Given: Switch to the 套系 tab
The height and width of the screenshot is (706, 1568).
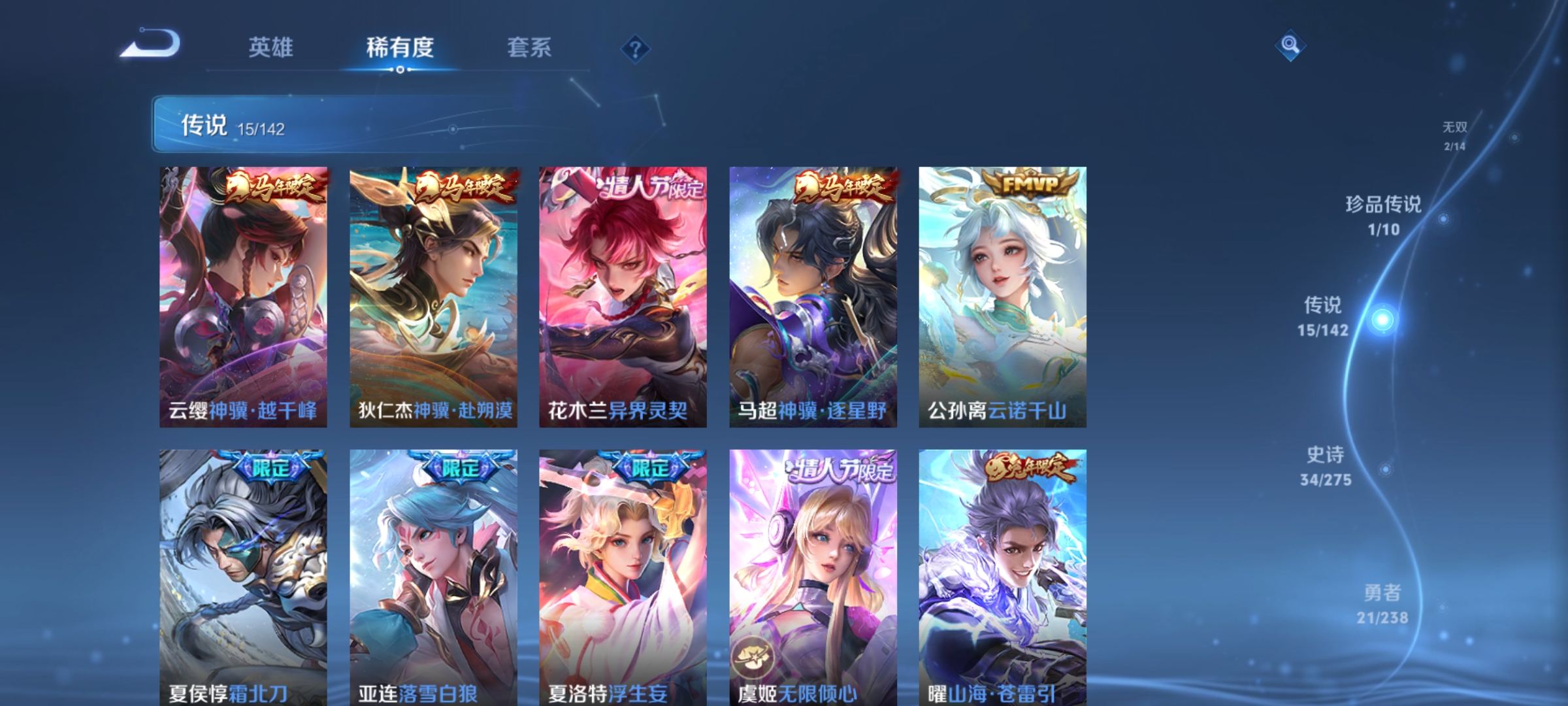Looking at the screenshot, I should [531, 46].
